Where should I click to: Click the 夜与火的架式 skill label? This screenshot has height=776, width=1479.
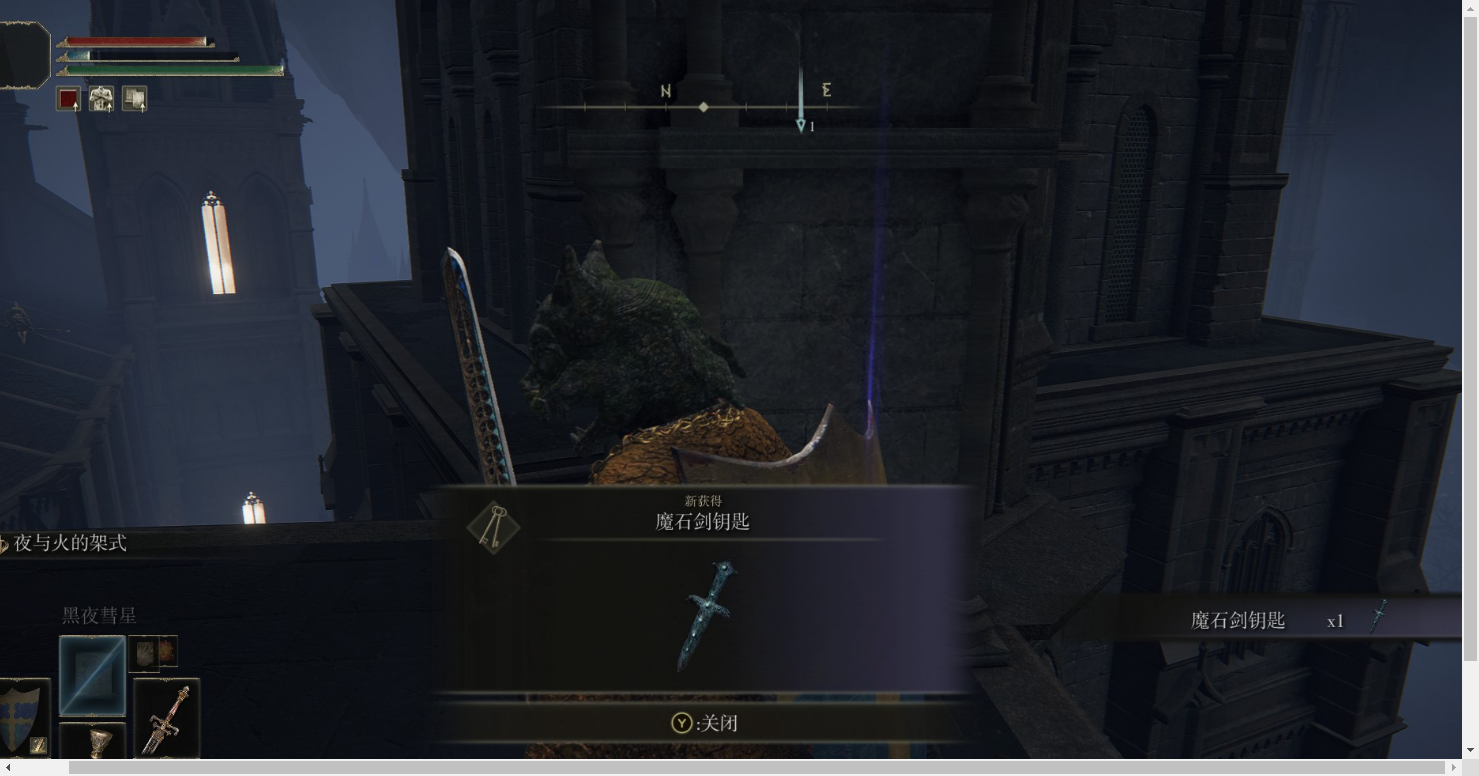70,543
